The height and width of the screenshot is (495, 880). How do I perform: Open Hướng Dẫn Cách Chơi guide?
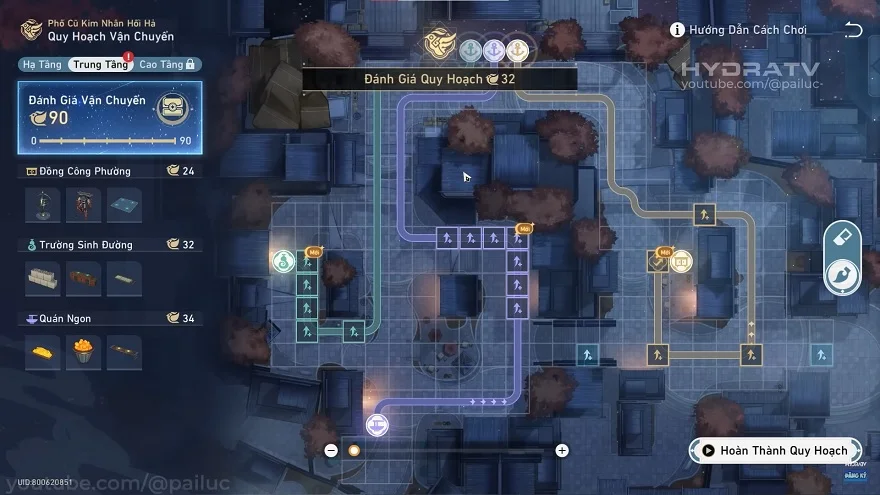coord(738,30)
